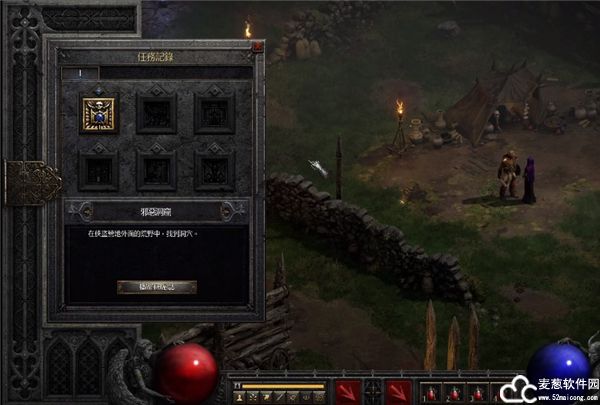
Task: Open the right-click skill selector icon
Action: [398, 391]
